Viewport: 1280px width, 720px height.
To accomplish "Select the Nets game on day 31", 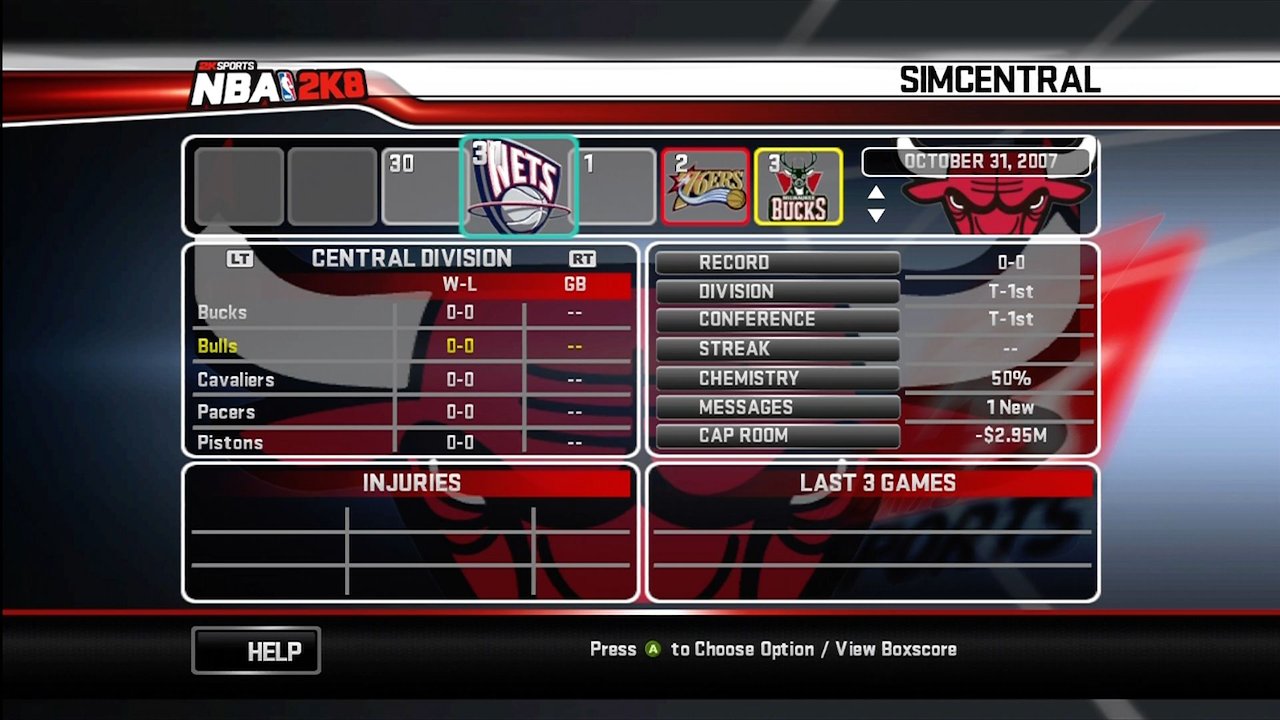I will click(x=519, y=186).
